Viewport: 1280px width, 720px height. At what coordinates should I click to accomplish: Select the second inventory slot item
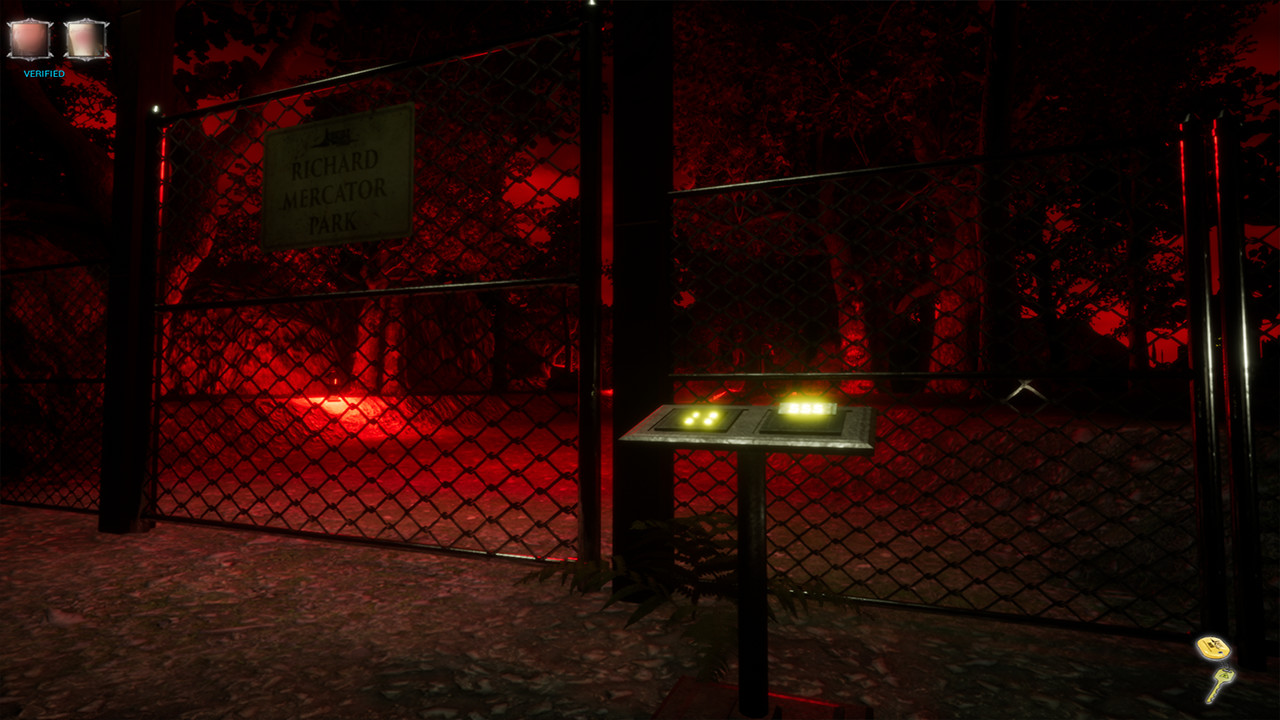(87, 37)
